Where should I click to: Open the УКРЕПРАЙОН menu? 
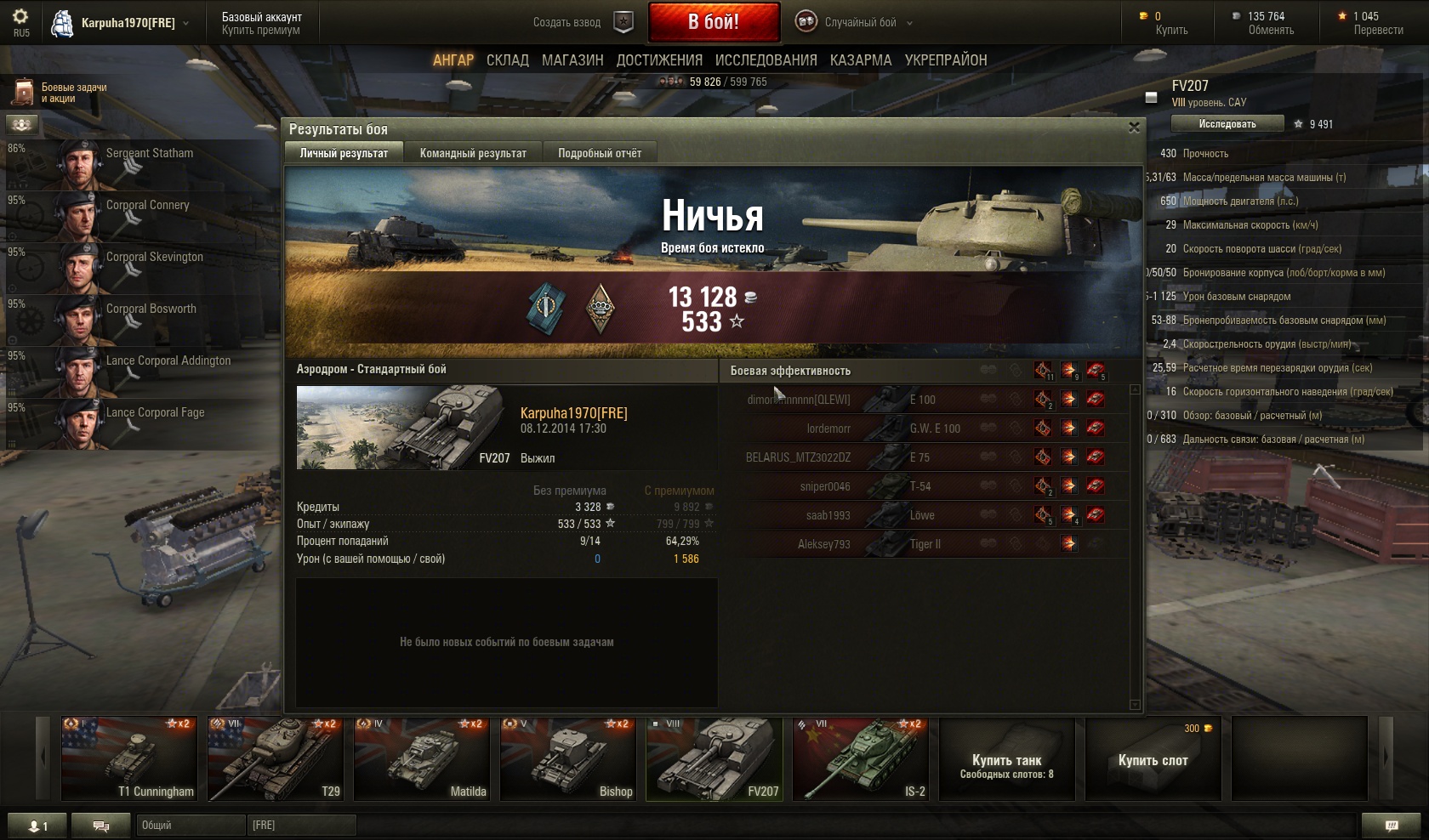coord(946,60)
